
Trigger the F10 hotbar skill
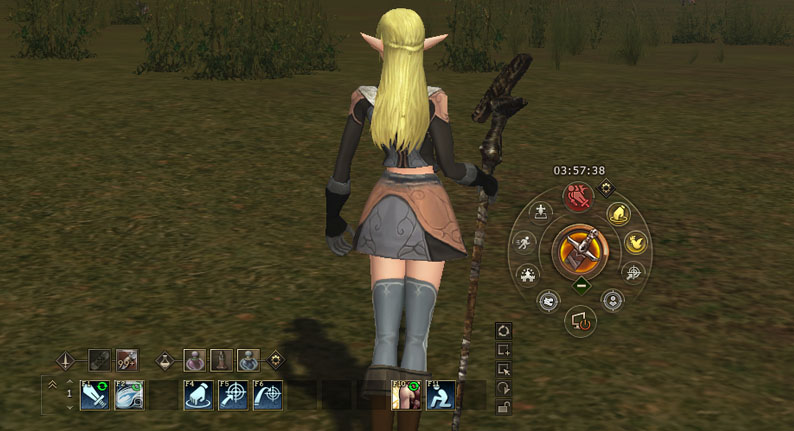[405, 395]
